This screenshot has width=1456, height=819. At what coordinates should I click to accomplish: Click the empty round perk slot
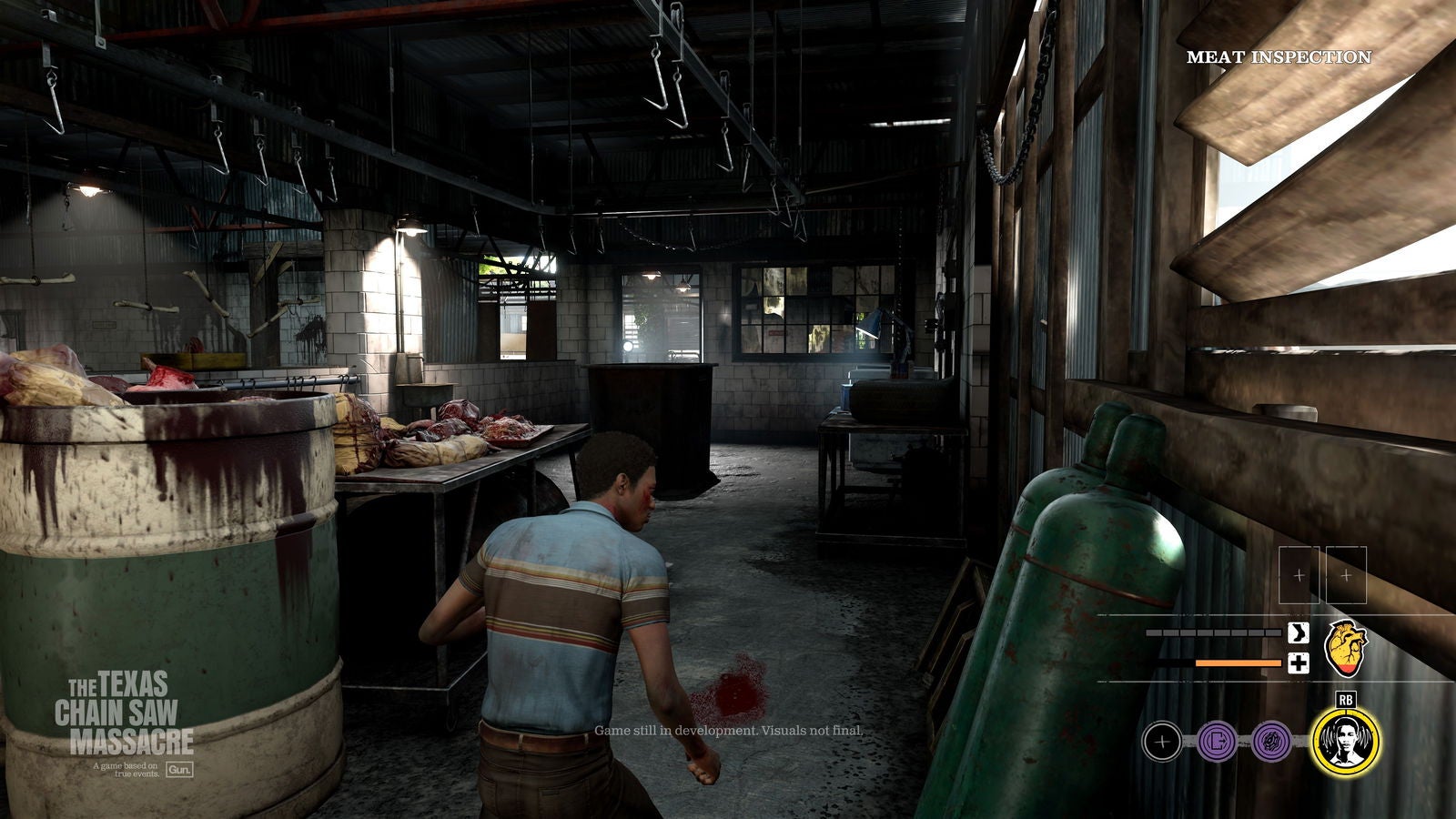pos(1161,743)
